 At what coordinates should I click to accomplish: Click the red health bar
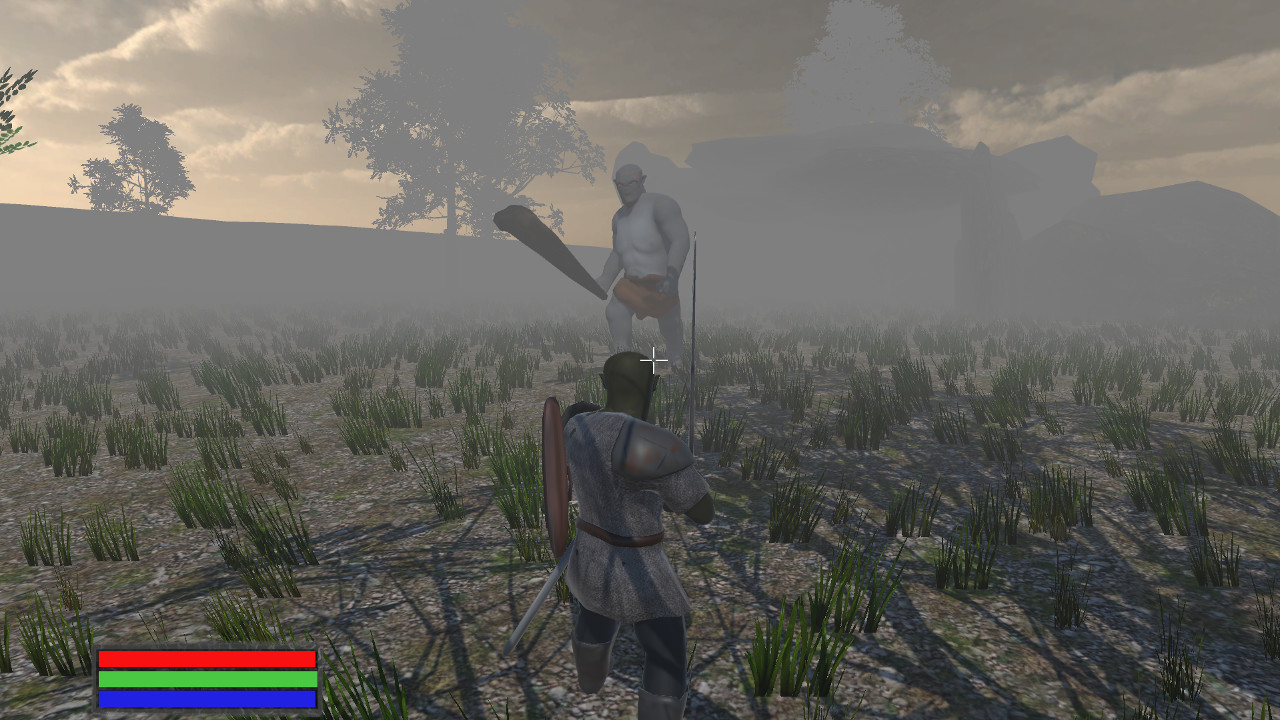point(205,659)
